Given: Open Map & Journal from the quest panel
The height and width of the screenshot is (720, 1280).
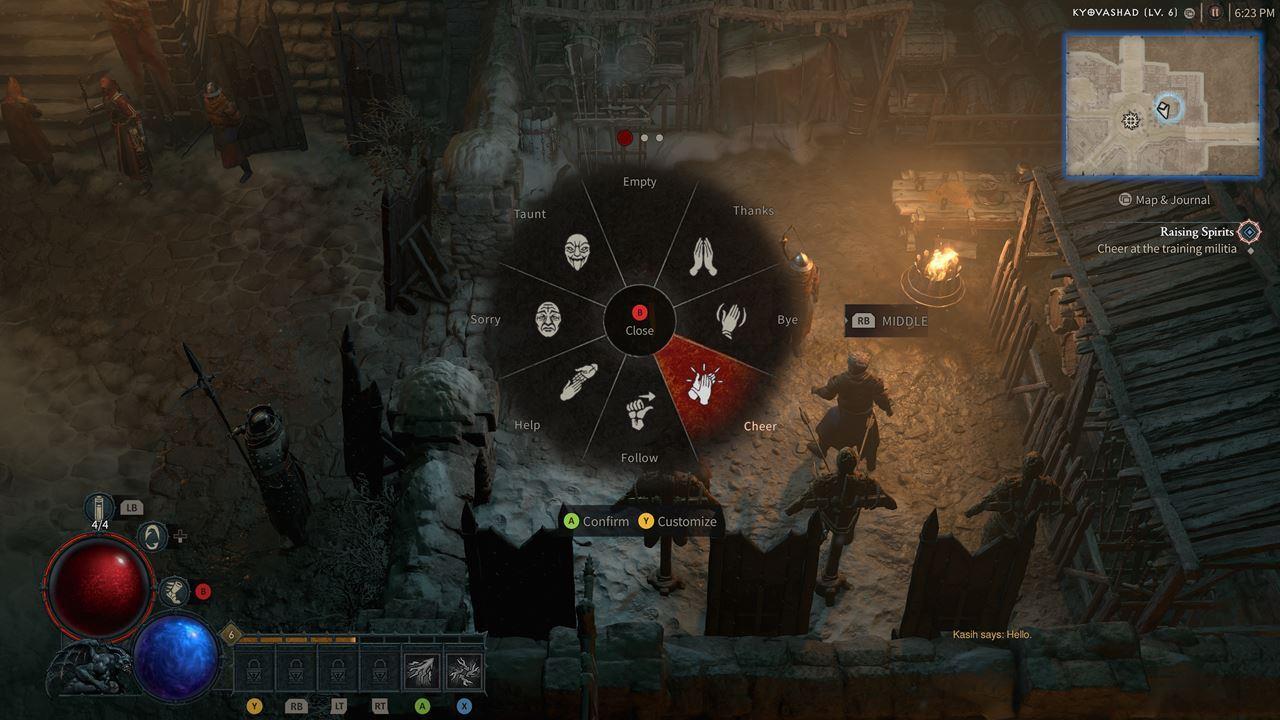Looking at the screenshot, I should click(1165, 199).
